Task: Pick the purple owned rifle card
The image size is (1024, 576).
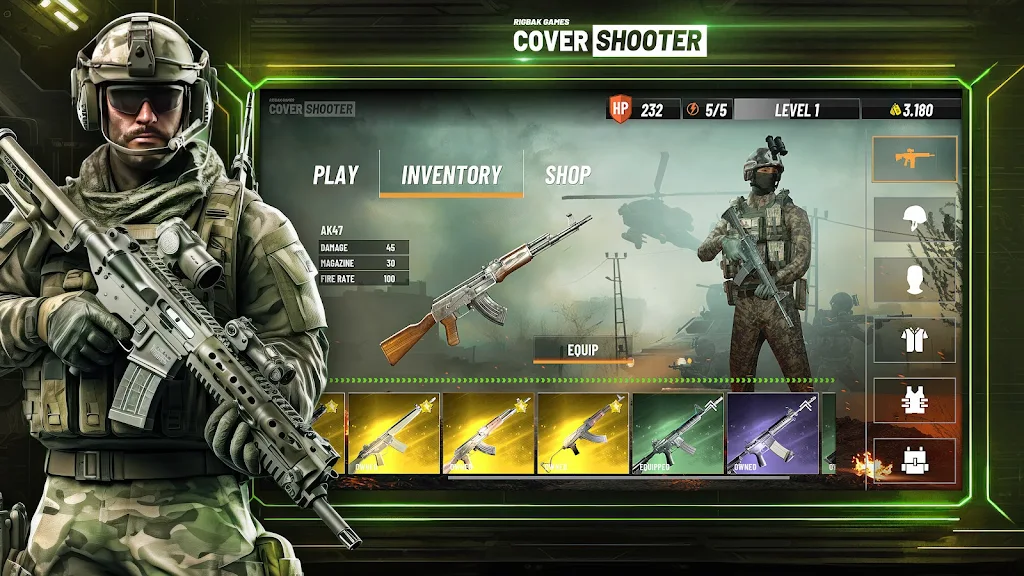Action: pos(773,433)
